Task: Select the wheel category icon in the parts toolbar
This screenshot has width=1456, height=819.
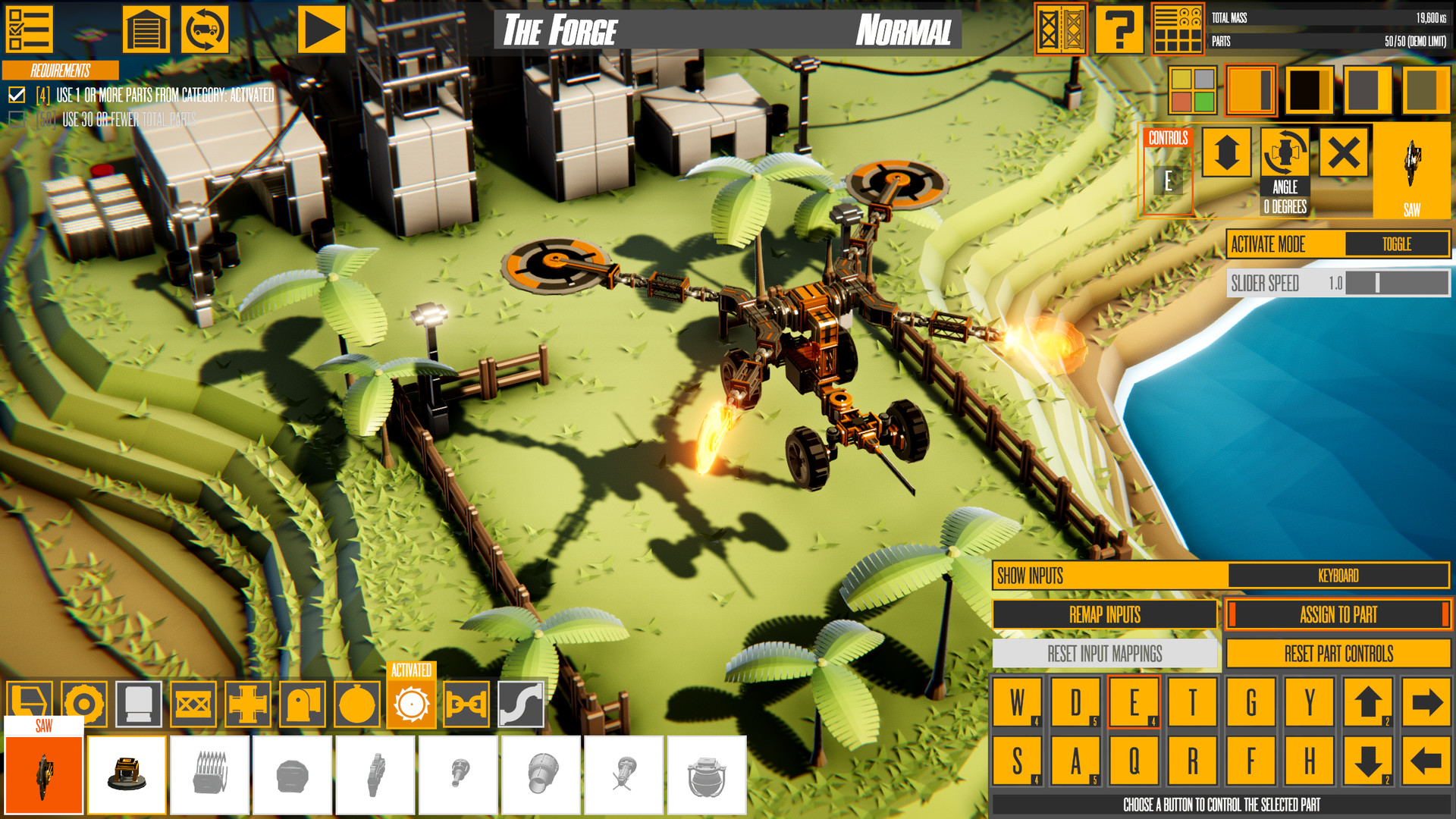Action: point(84,704)
